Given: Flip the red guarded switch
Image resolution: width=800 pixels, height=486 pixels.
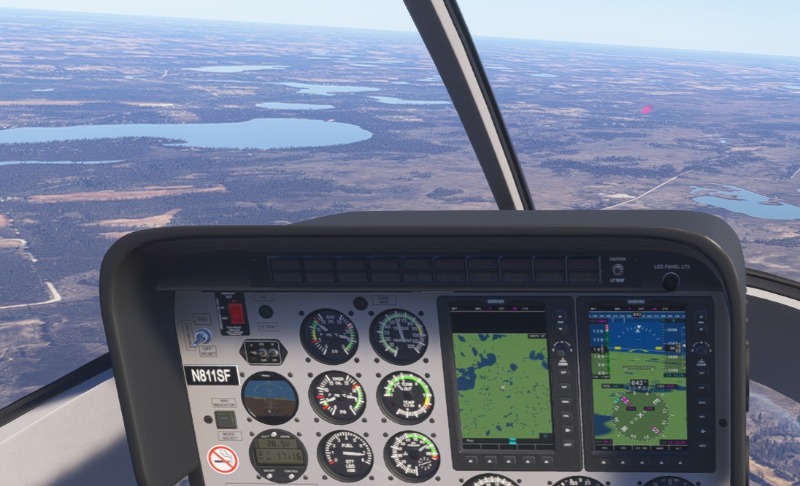Looking at the screenshot, I should tap(237, 313).
